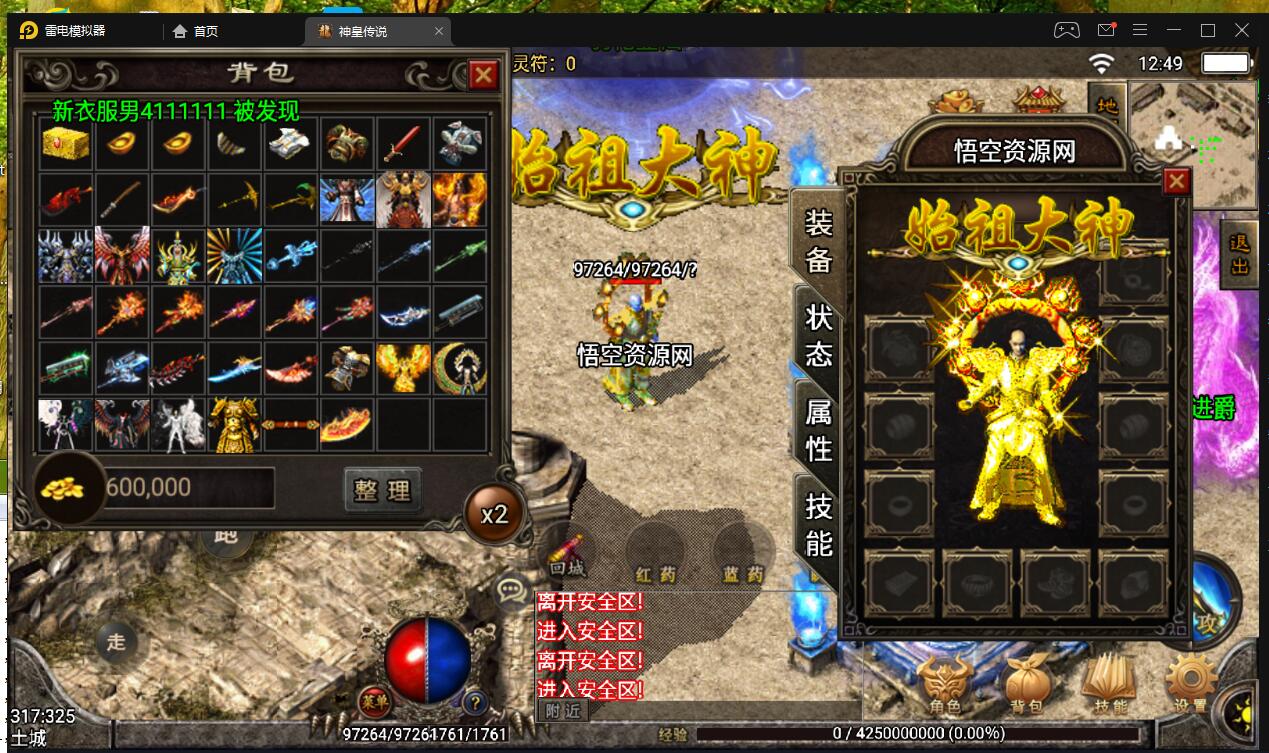Screen dimensions: 1269x753
Task: Toggle the x2 speed button
Action: [494, 515]
